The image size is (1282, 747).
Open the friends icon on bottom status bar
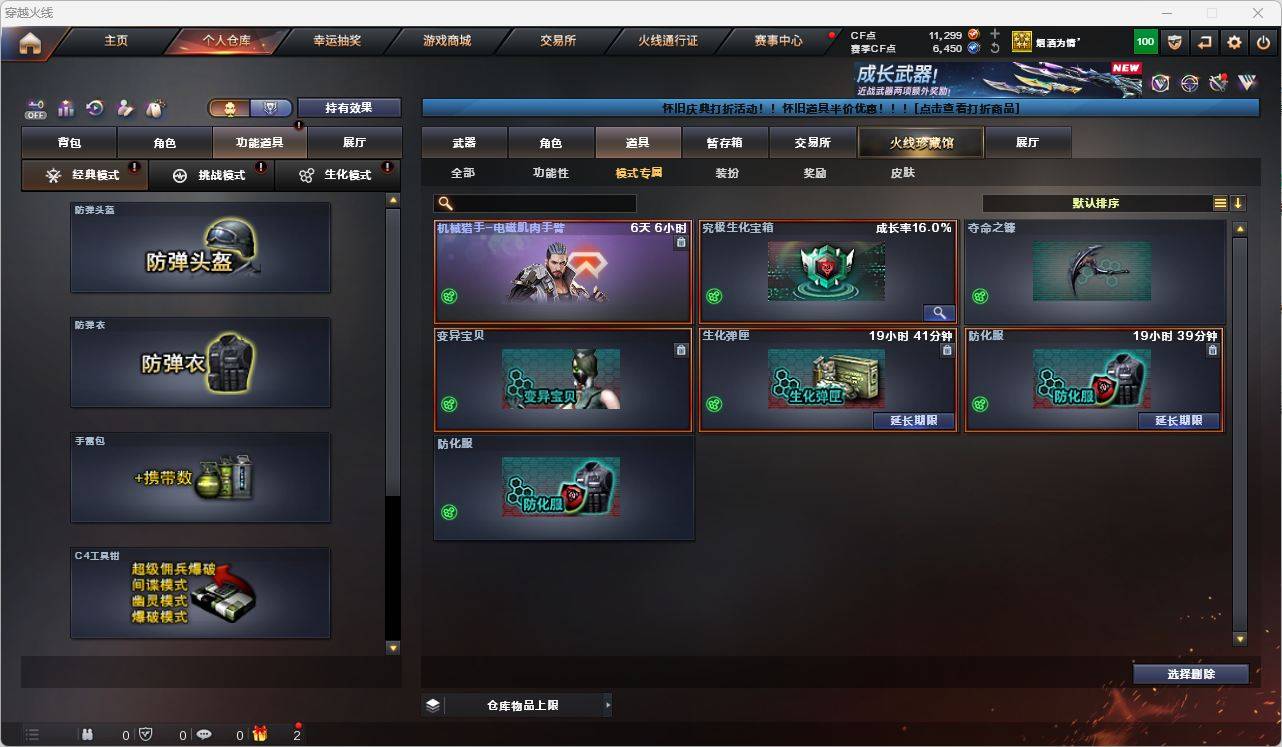click(88, 734)
